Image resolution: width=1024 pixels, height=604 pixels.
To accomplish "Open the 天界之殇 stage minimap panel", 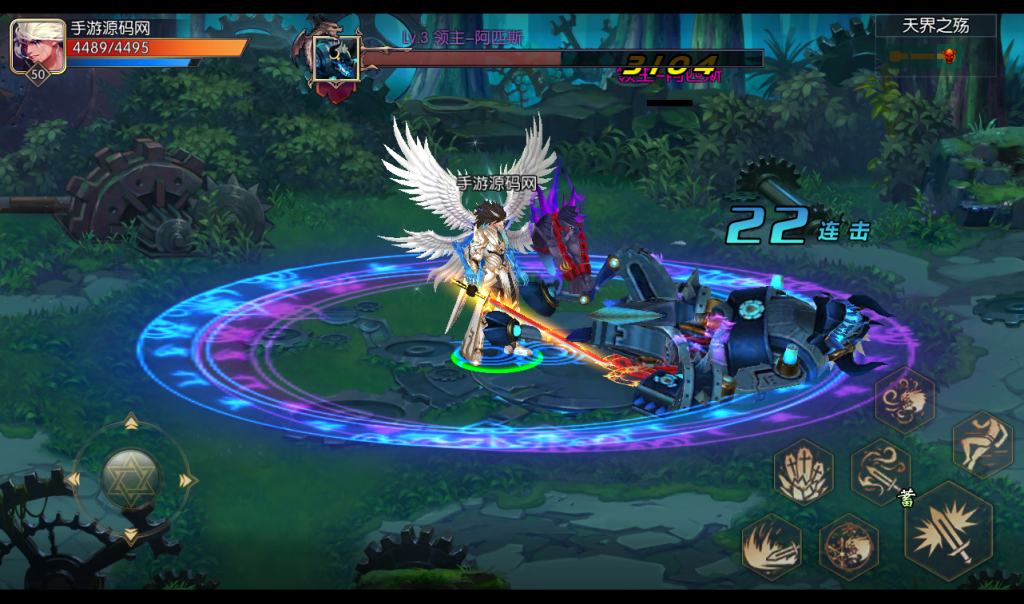I will pos(936,43).
